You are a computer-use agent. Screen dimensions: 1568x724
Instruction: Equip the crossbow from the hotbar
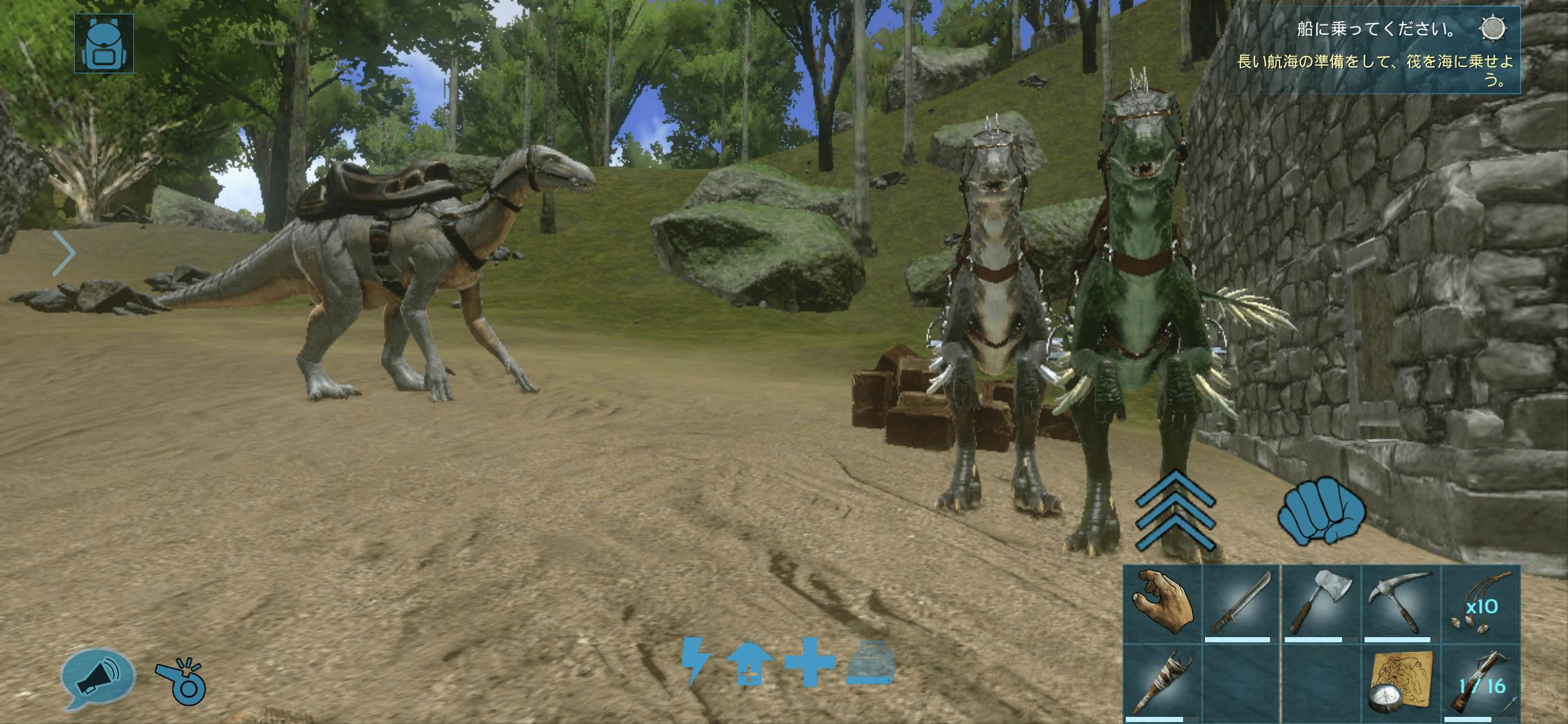click(x=1480, y=682)
